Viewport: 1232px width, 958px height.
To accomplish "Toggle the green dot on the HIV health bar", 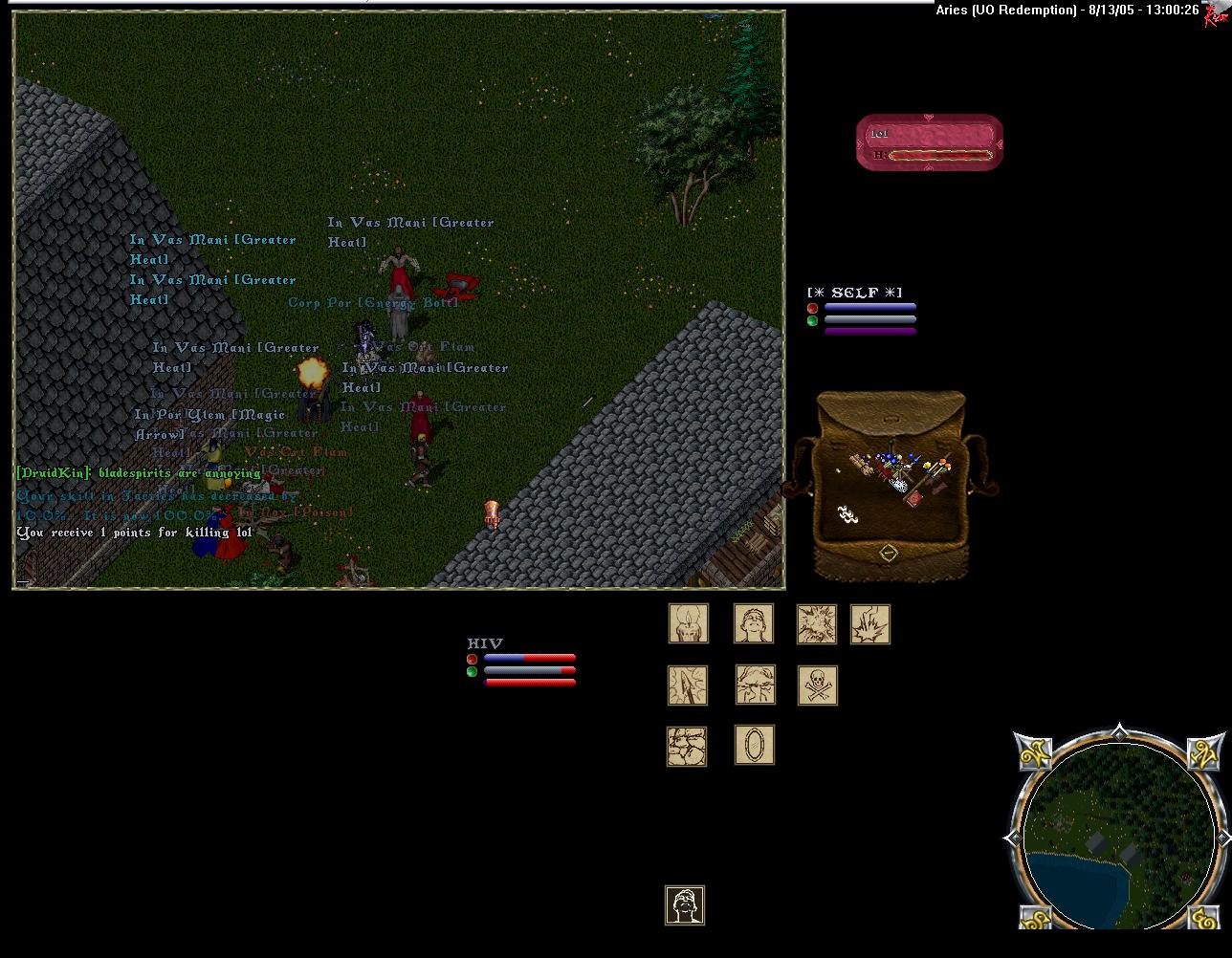I will coord(472,672).
